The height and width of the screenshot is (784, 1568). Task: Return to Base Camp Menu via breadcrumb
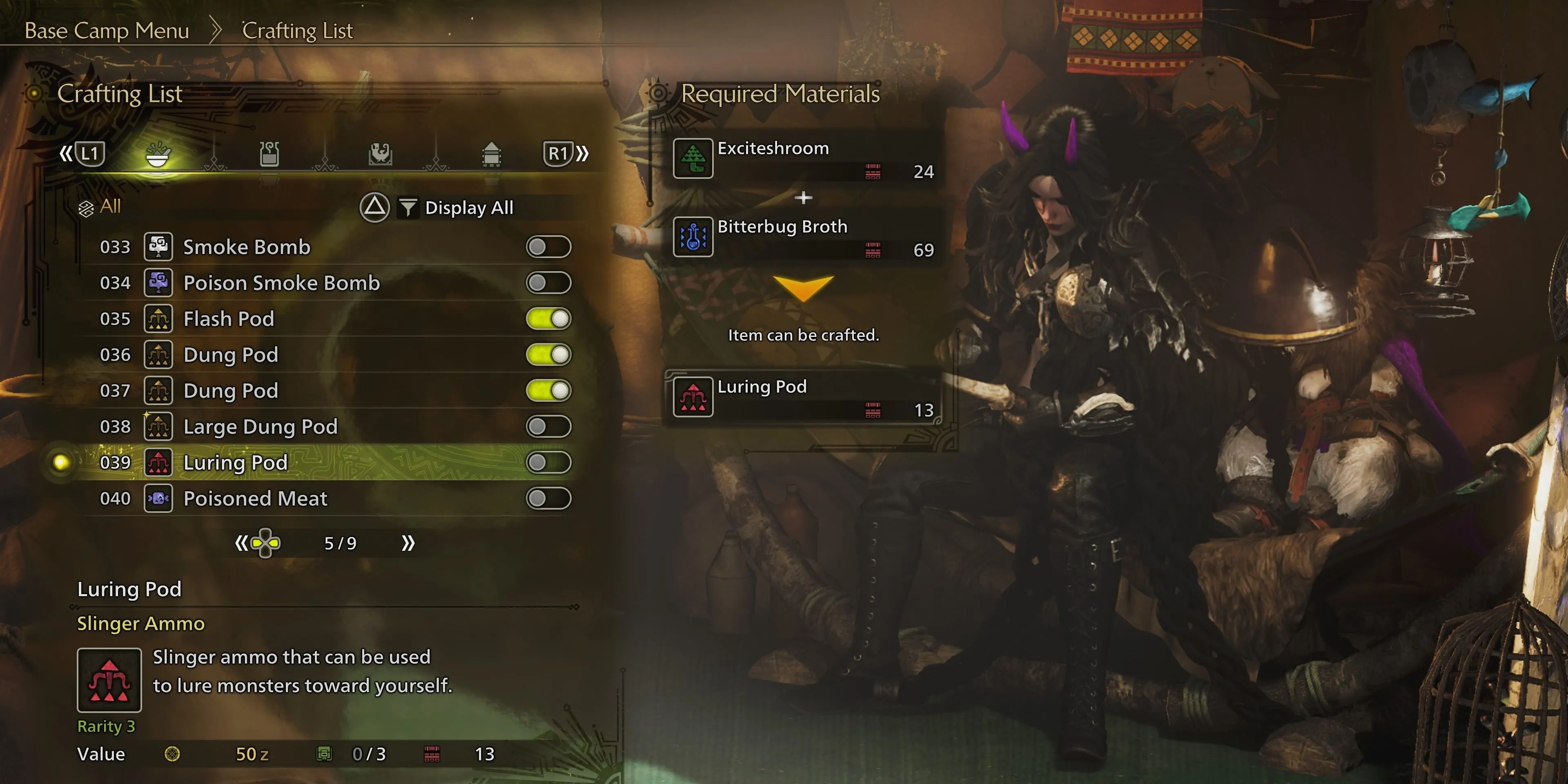(x=107, y=31)
